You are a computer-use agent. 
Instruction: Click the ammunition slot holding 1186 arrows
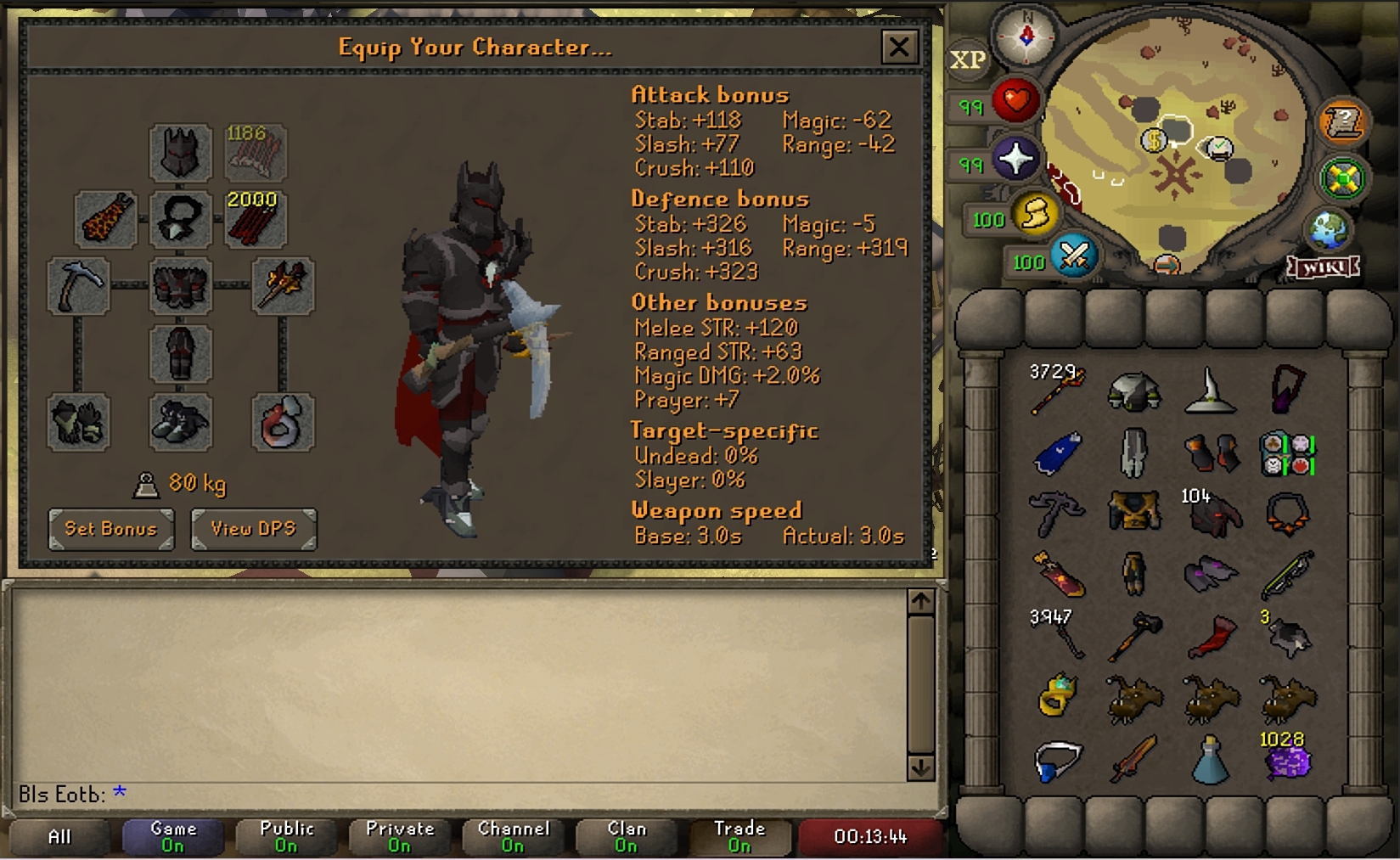pos(254,153)
